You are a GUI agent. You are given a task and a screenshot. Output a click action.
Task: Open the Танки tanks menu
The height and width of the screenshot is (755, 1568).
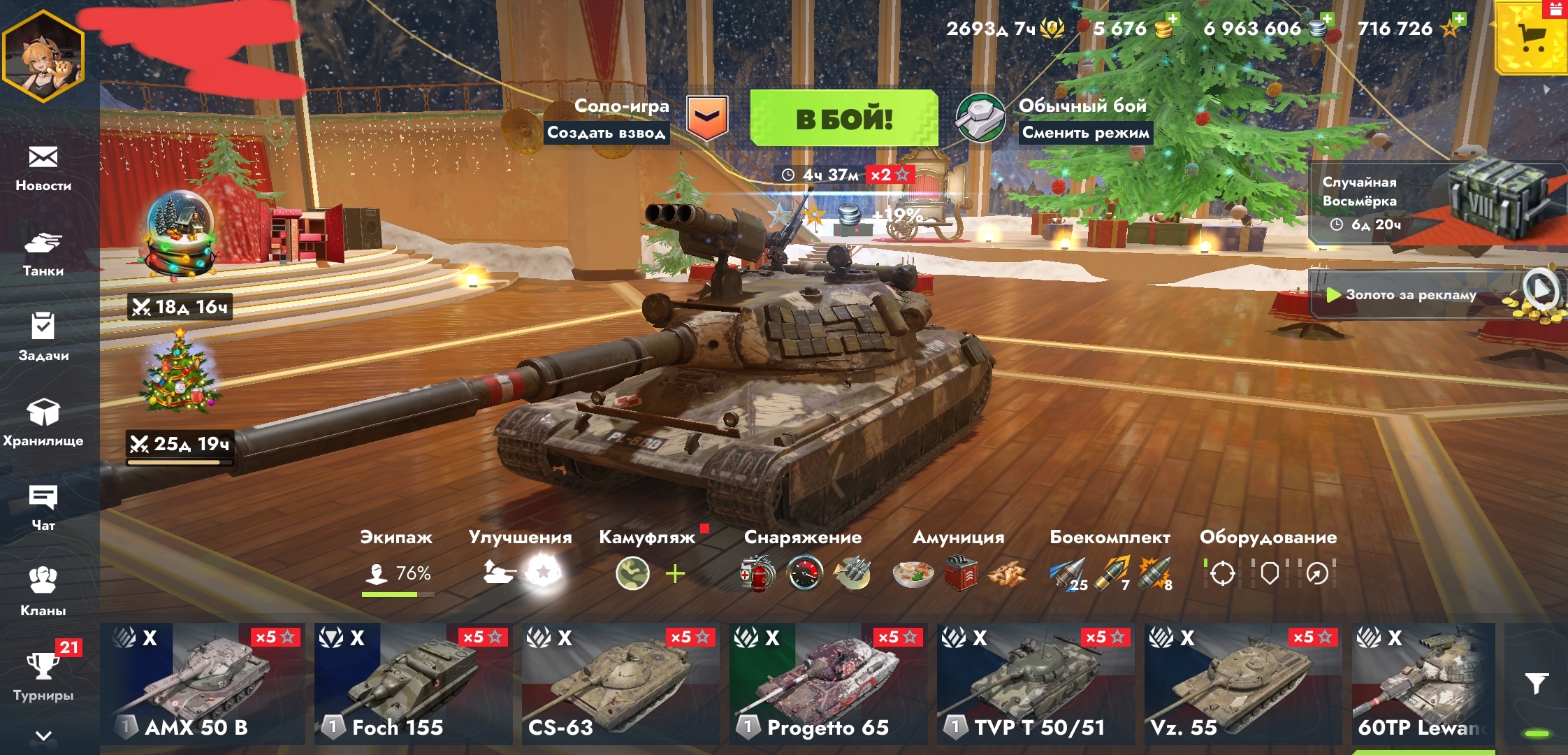pos(43,254)
